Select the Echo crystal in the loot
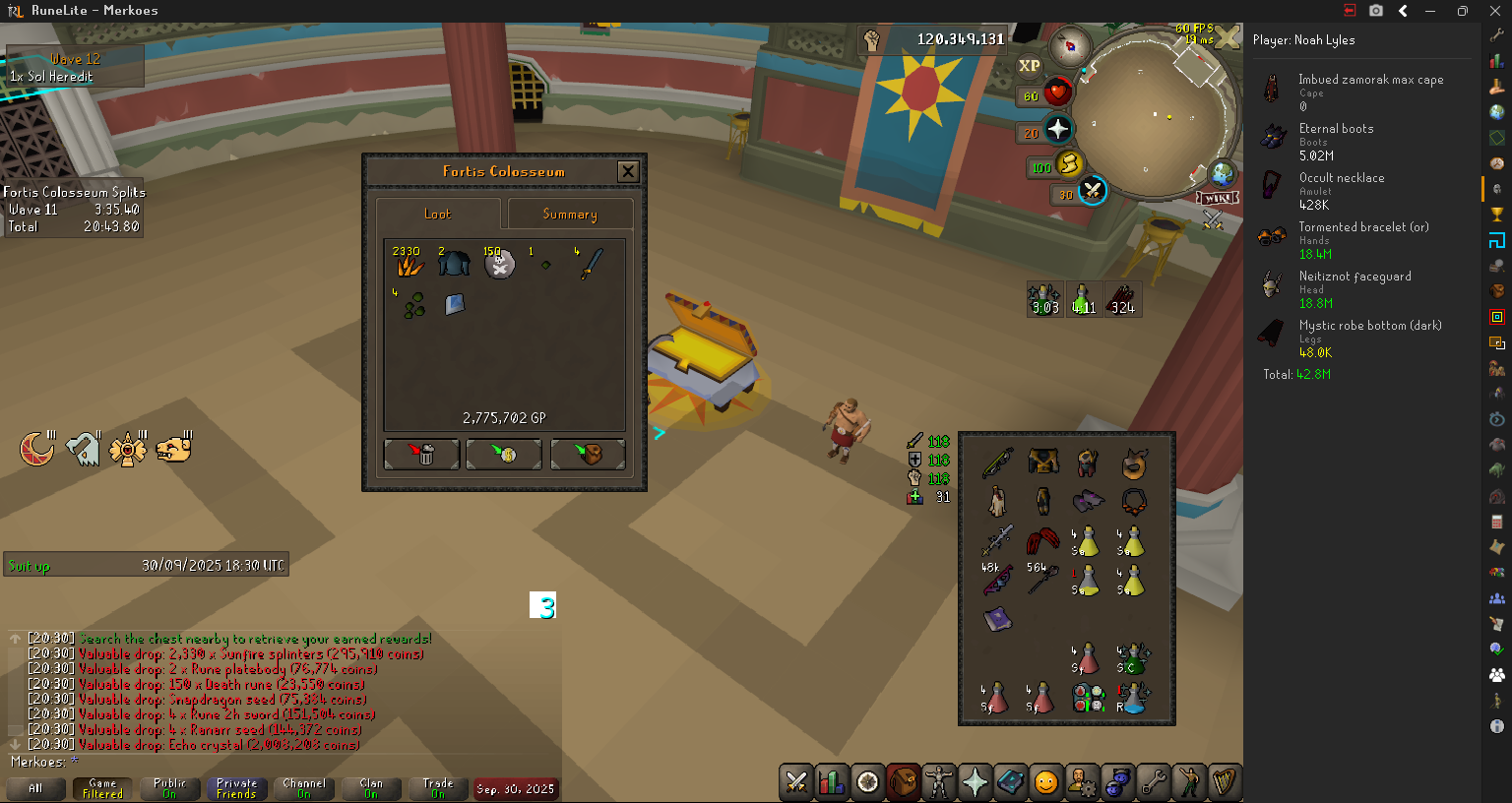This screenshot has width=1512, height=803. [454, 304]
